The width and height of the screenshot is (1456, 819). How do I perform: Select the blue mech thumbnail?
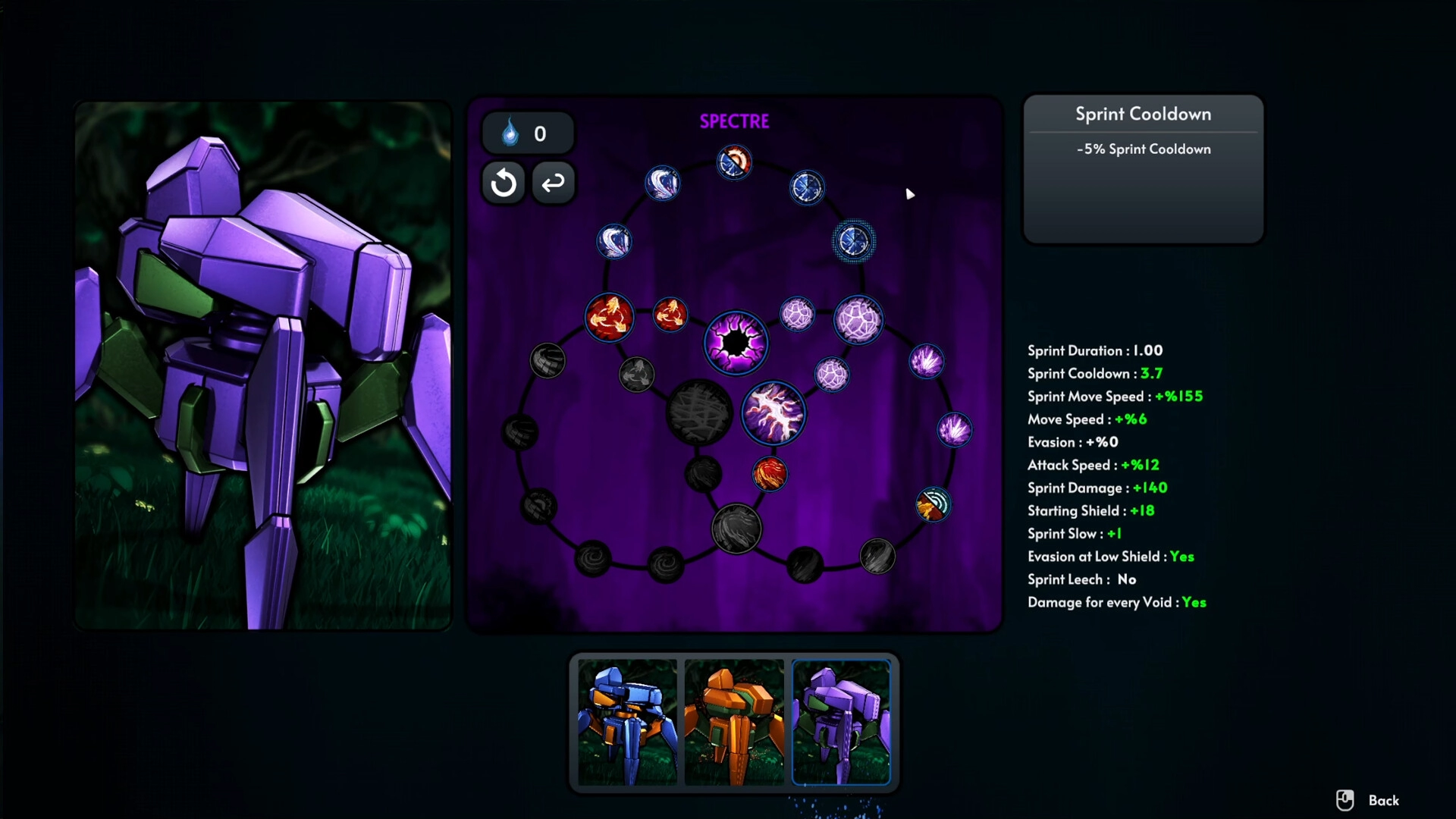628,721
